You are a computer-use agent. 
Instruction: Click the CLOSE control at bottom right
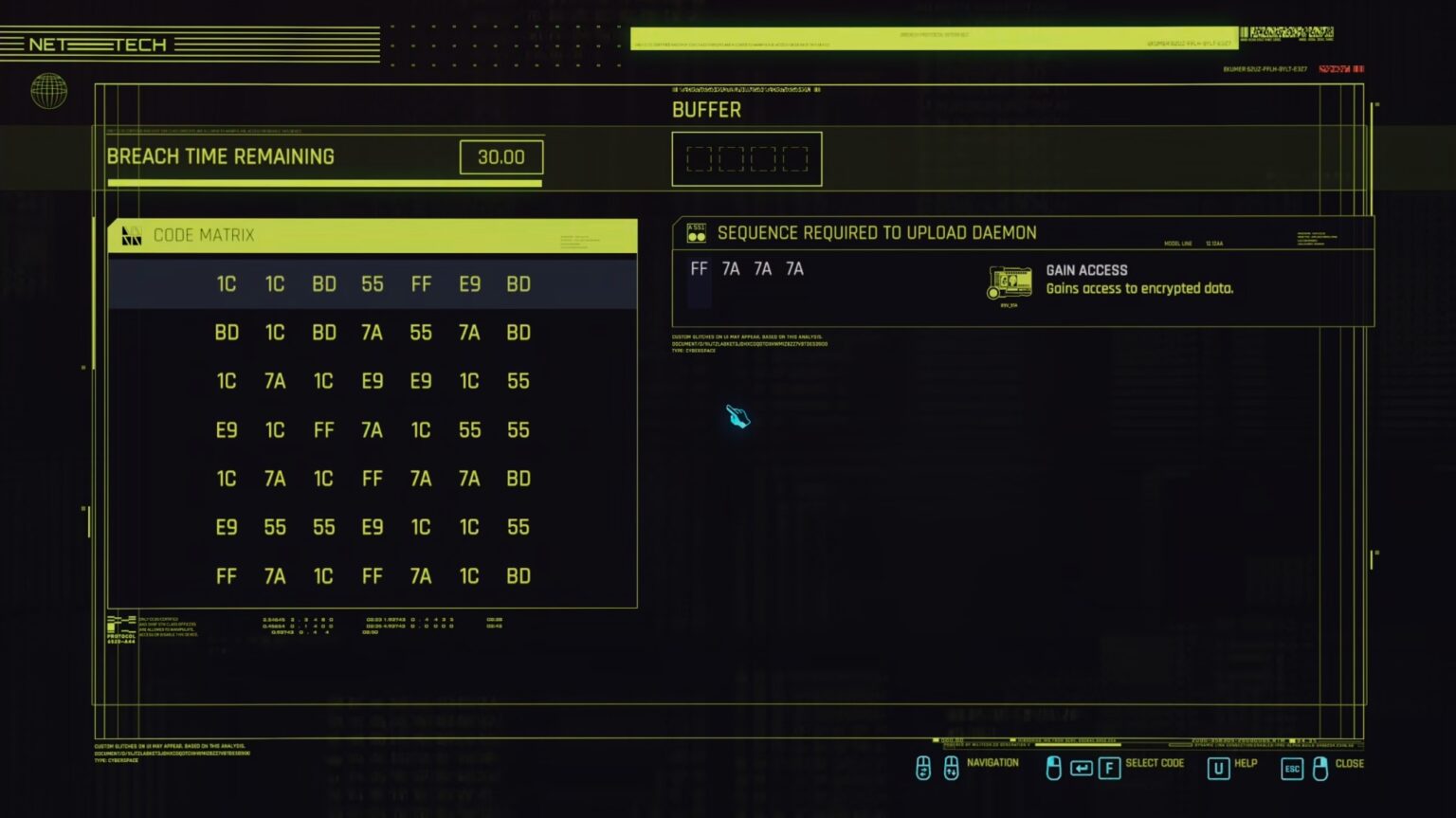click(1350, 764)
